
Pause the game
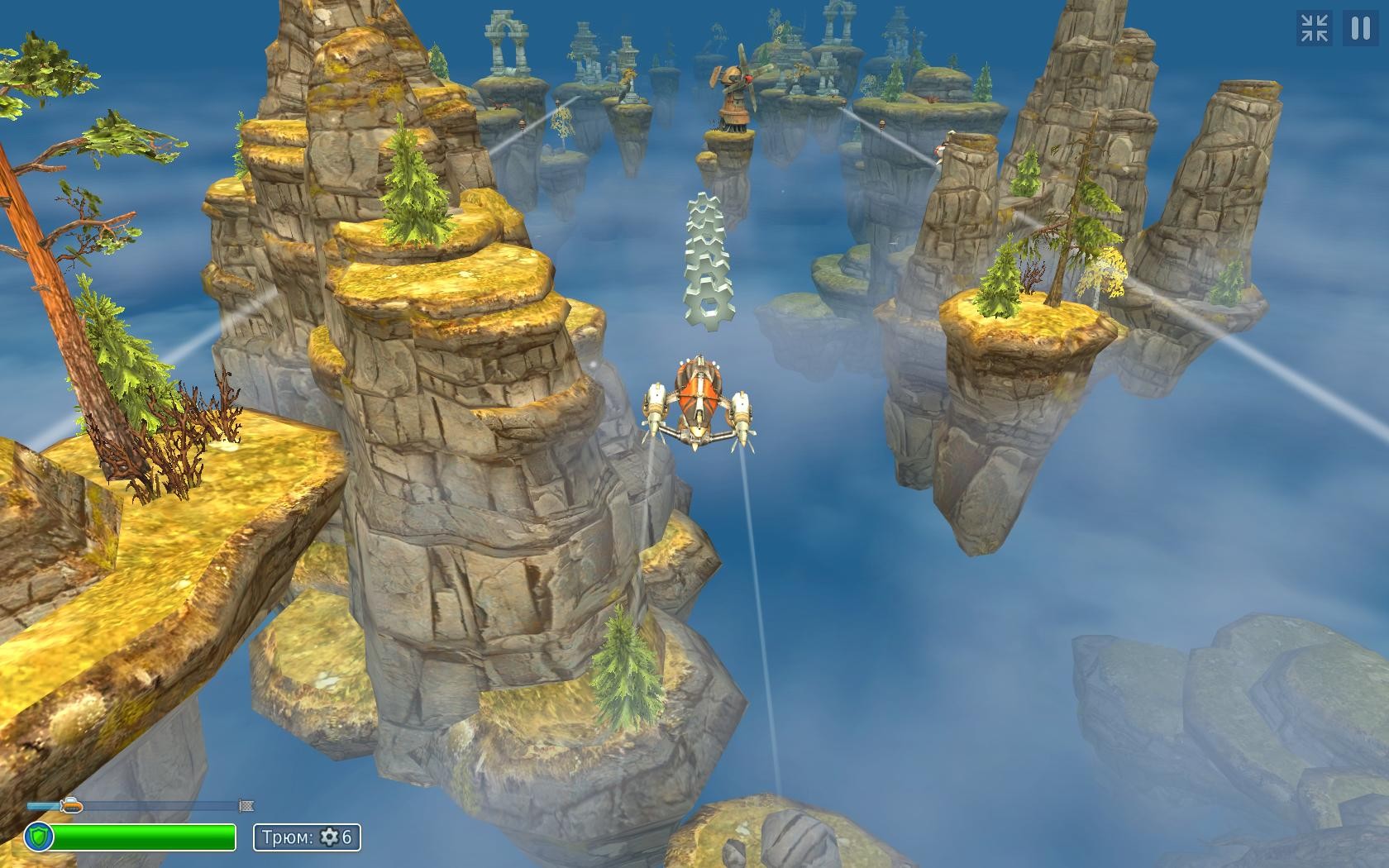(1360, 28)
